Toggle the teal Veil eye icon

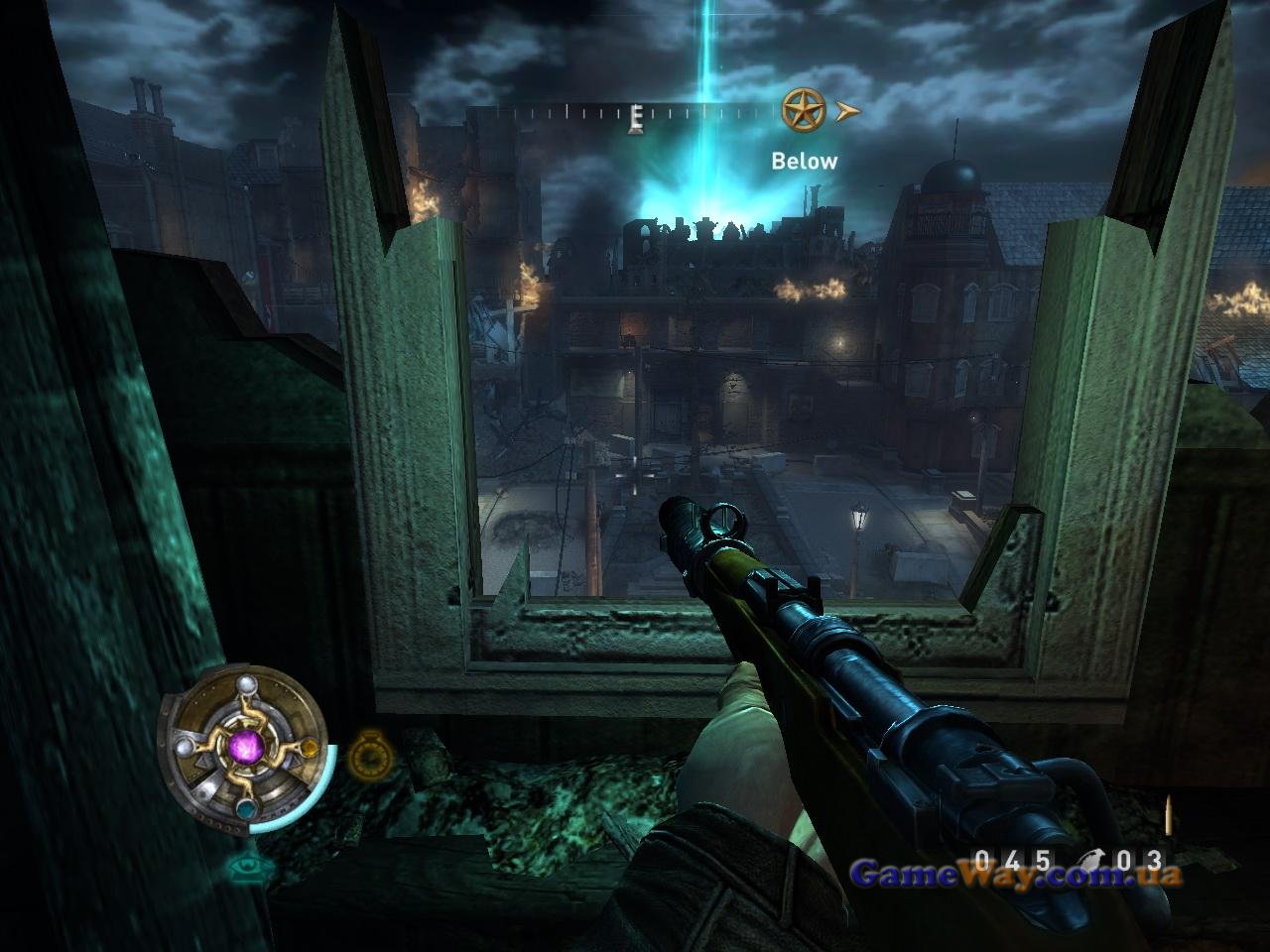point(249,866)
